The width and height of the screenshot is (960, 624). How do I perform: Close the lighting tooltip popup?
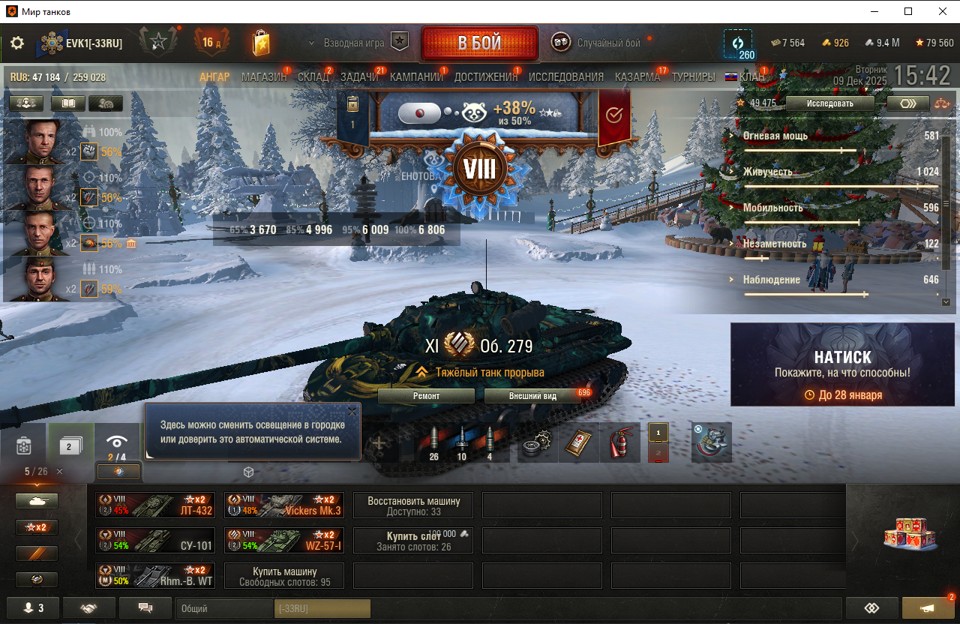[352, 411]
